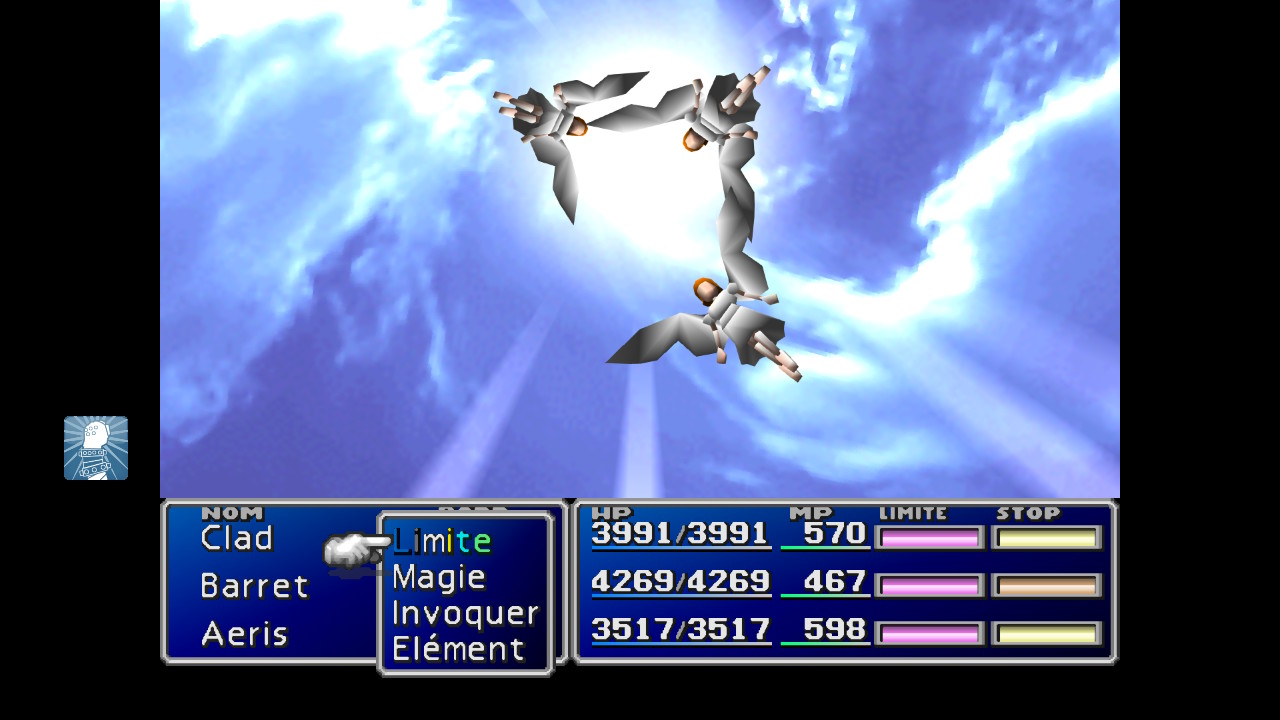Image resolution: width=1280 pixels, height=720 pixels.
Task: Pick Barret from the party names
Action: (x=254, y=586)
